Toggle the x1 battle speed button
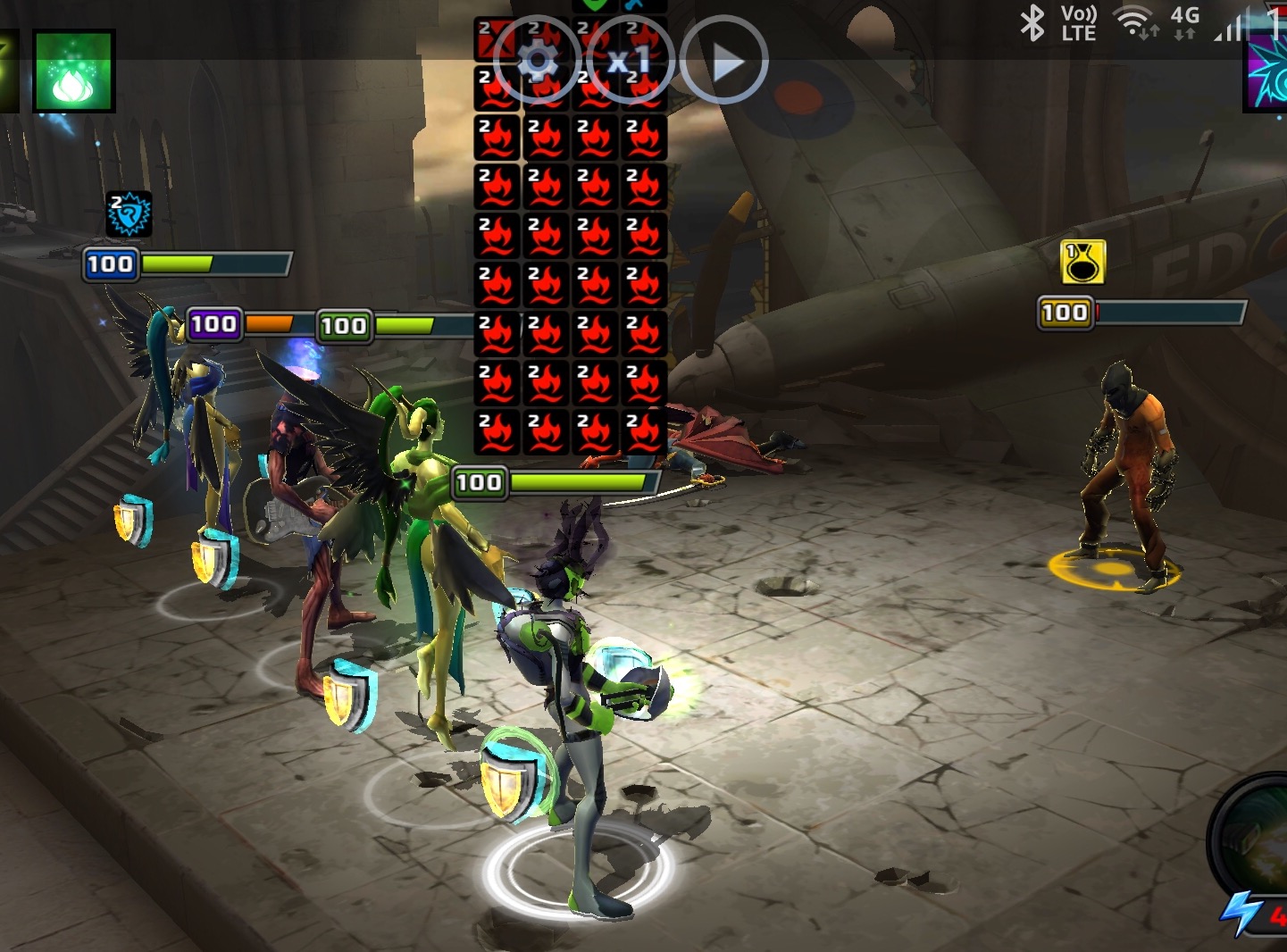Viewport: 1287px width, 952px height. point(630,61)
